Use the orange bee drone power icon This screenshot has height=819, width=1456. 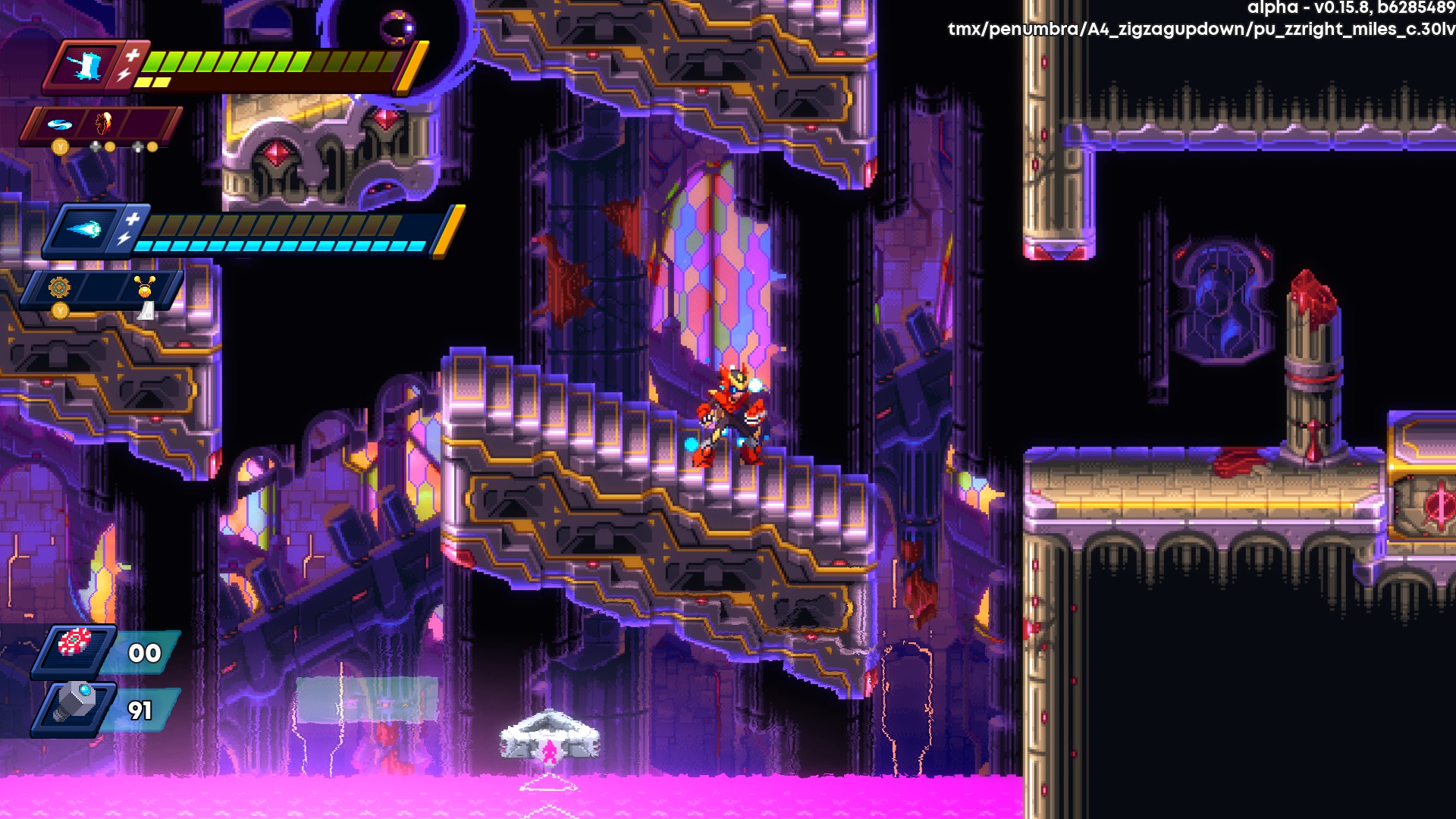145,287
